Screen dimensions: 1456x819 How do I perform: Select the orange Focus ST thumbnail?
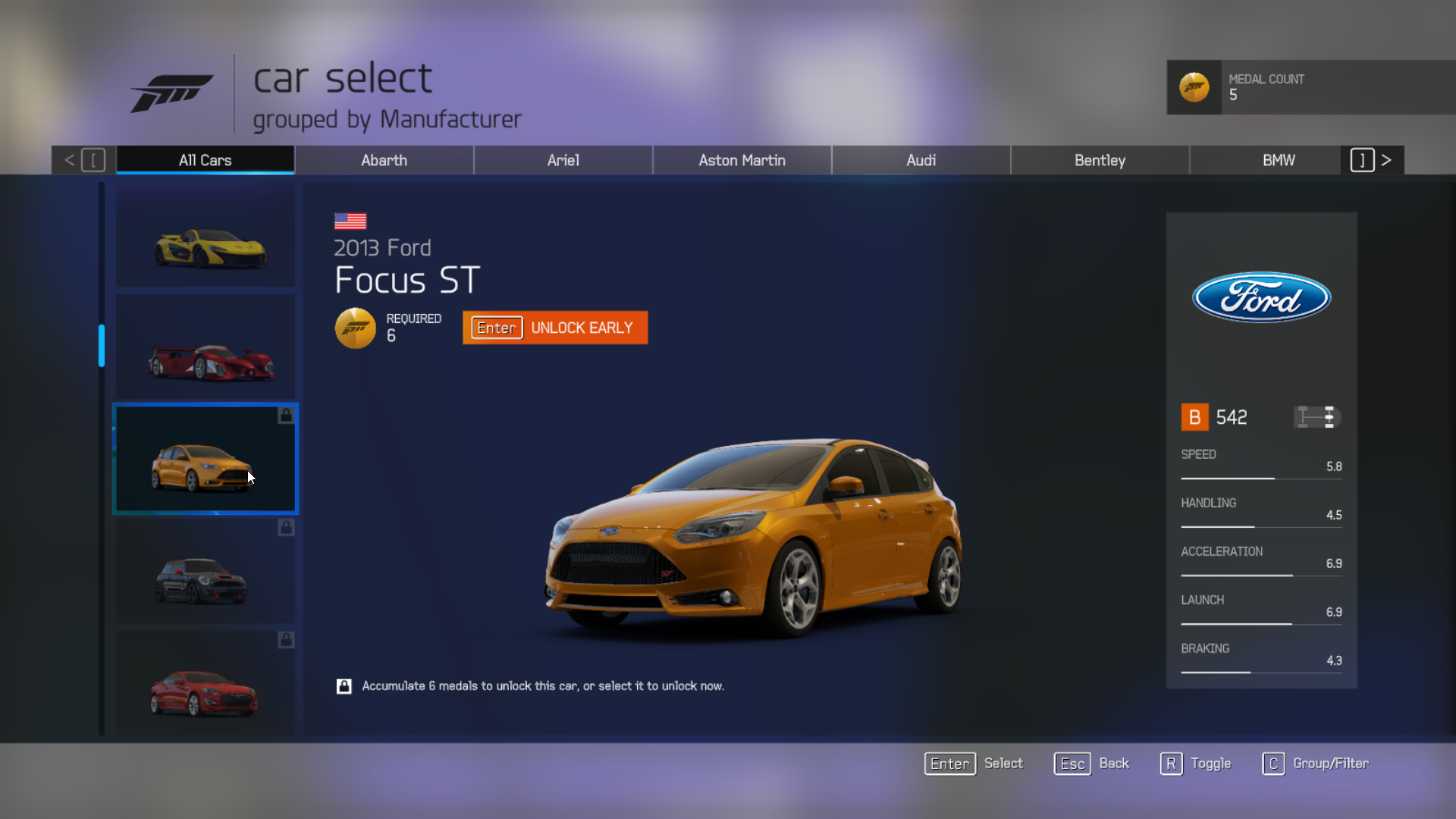pos(206,460)
